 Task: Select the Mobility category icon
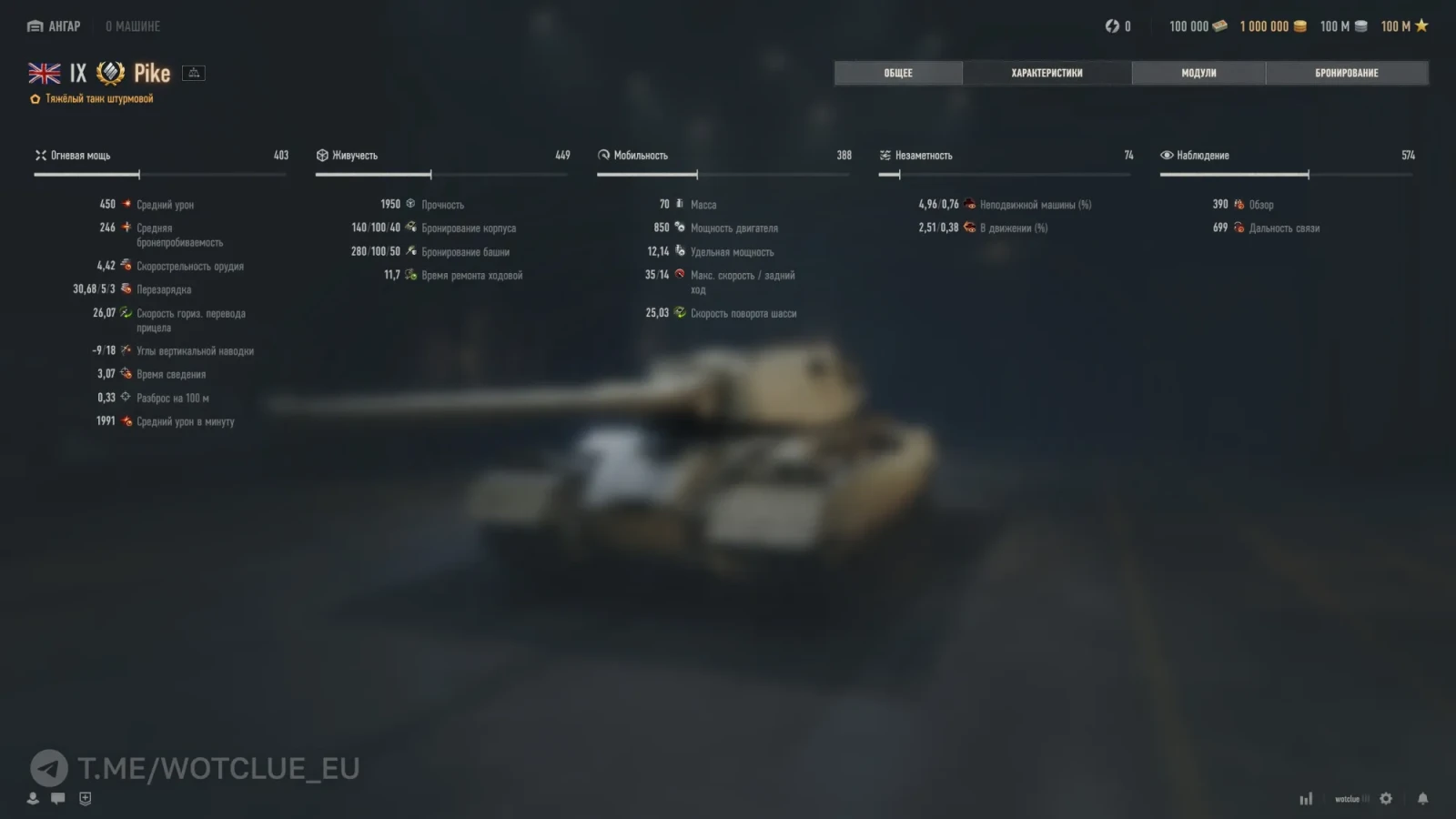pos(603,155)
